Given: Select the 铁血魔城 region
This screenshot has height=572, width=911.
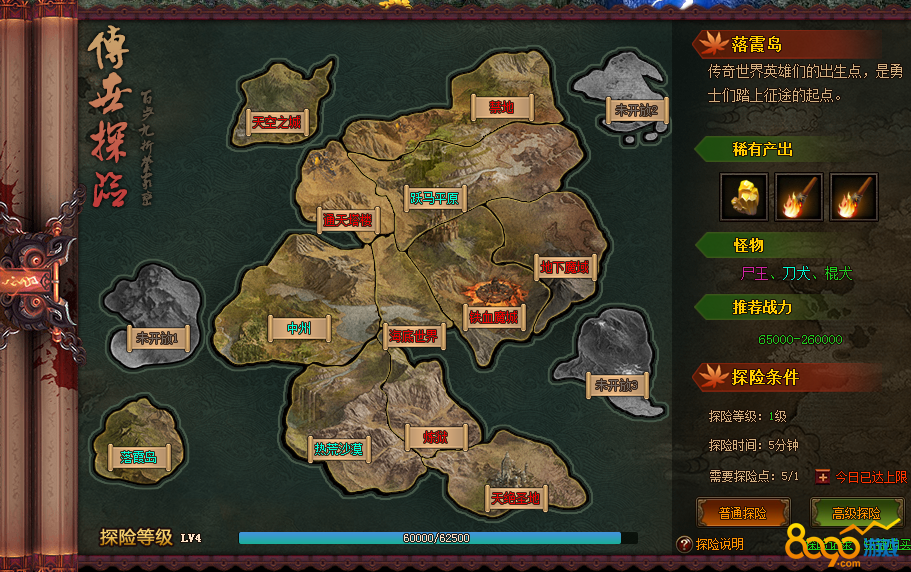Looking at the screenshot, I should 494,317.
